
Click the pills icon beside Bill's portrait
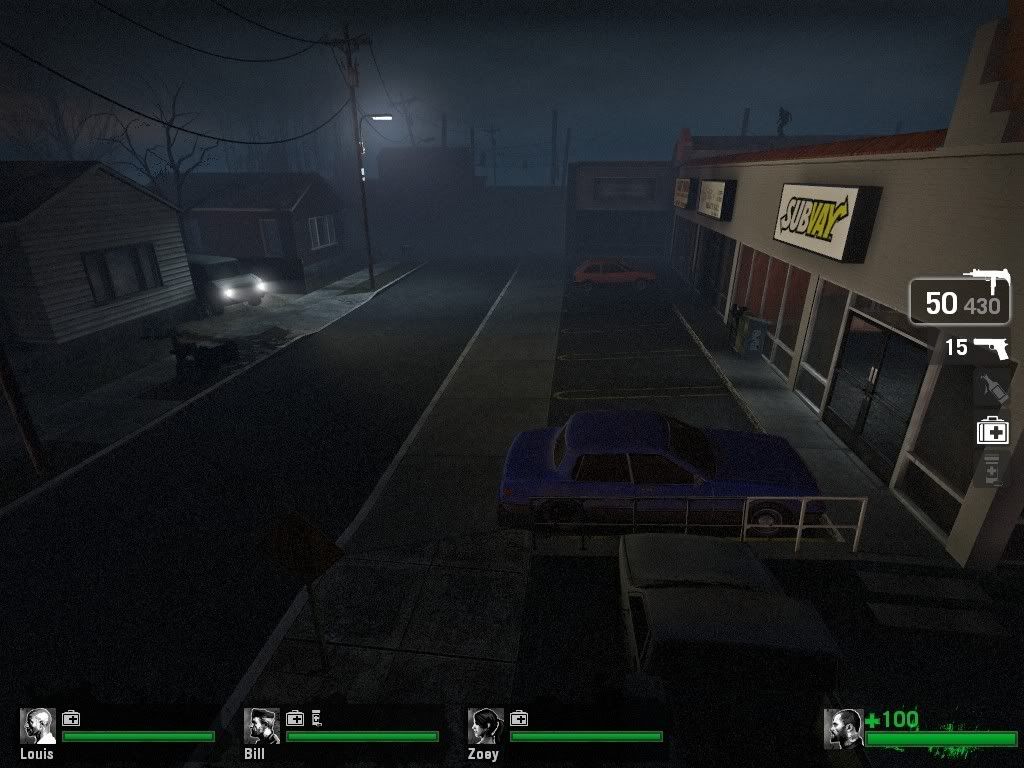[316, 717]
